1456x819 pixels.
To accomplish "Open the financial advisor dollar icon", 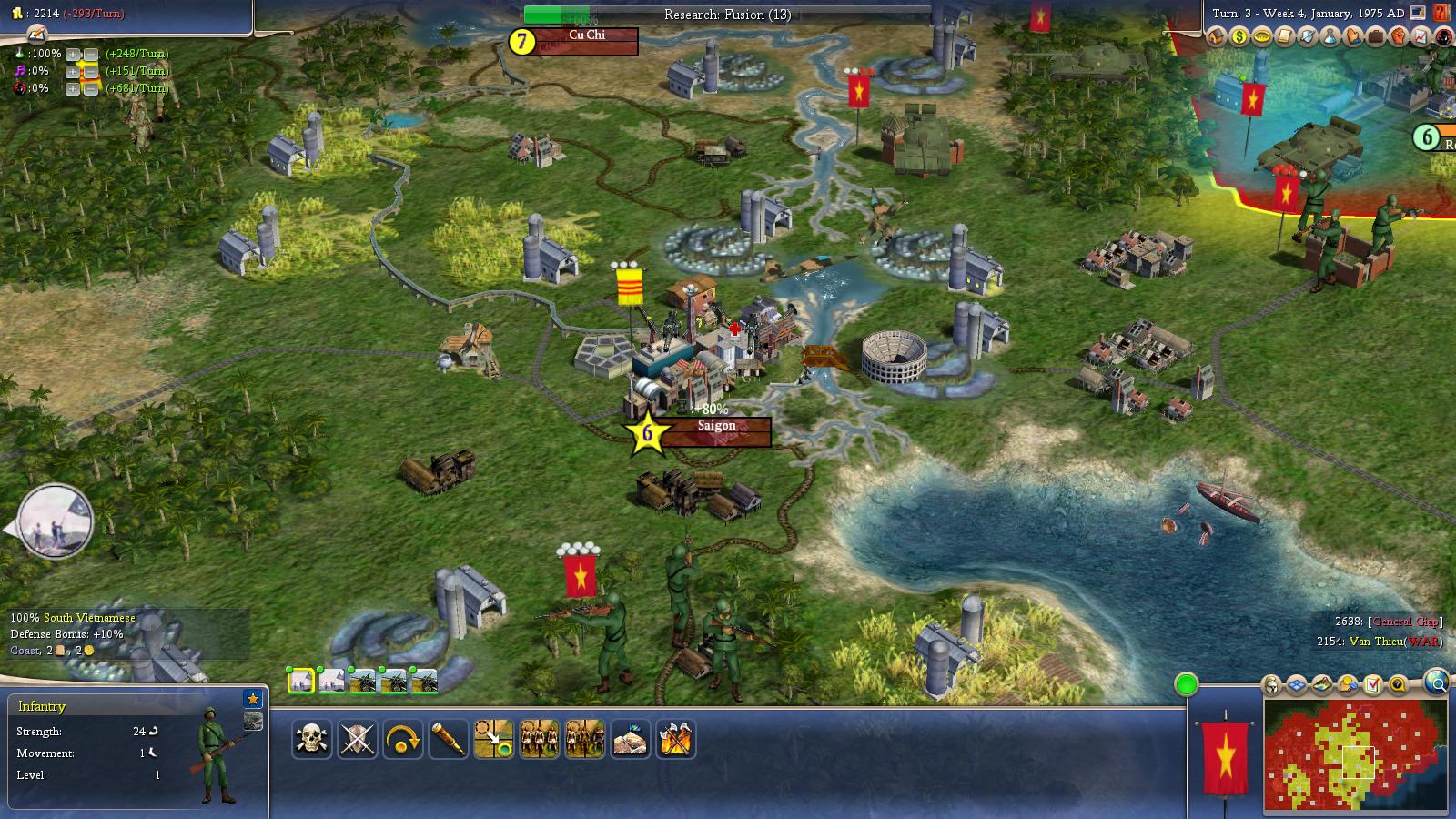I will (1239, 37).
